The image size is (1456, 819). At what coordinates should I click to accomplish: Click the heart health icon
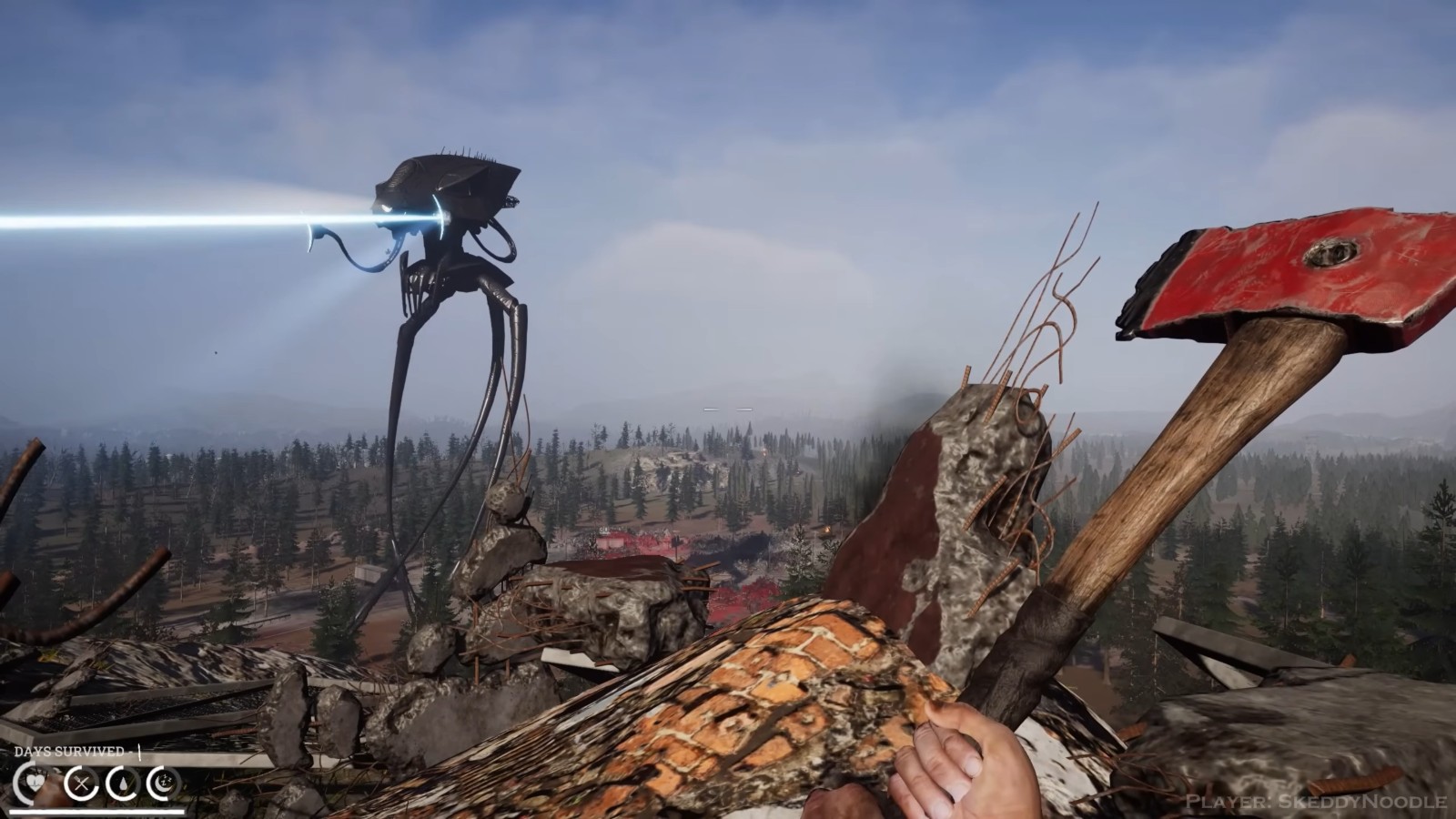(35, 781)
